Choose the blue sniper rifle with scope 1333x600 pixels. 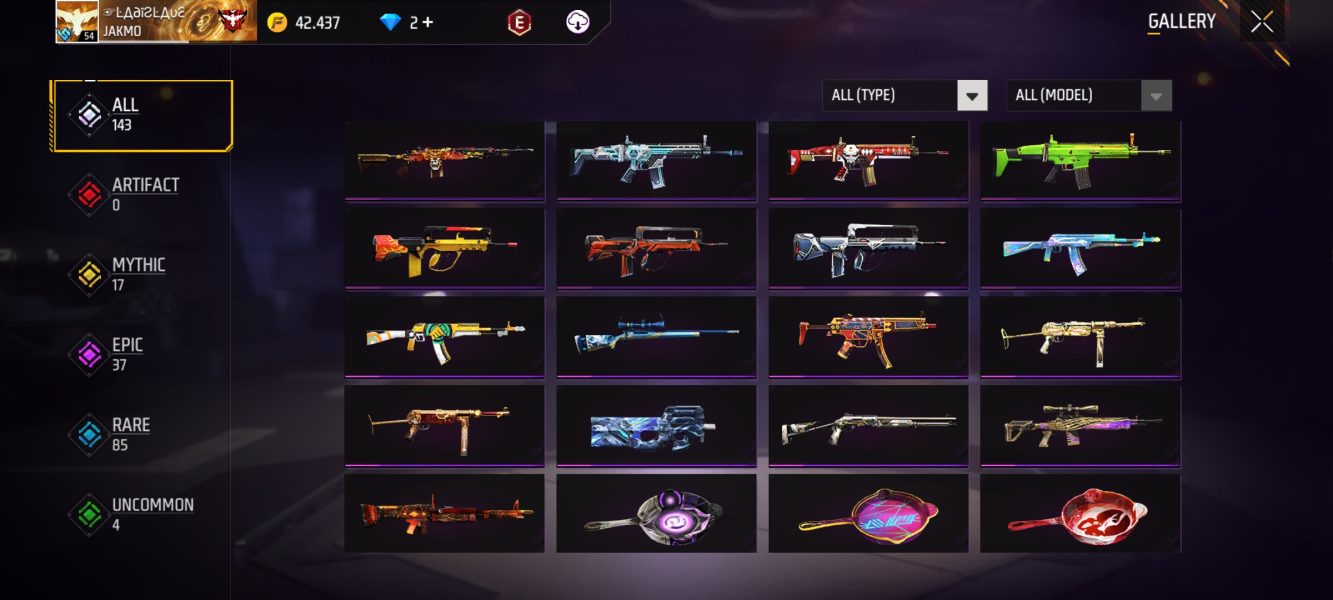[x=656, y=335]
